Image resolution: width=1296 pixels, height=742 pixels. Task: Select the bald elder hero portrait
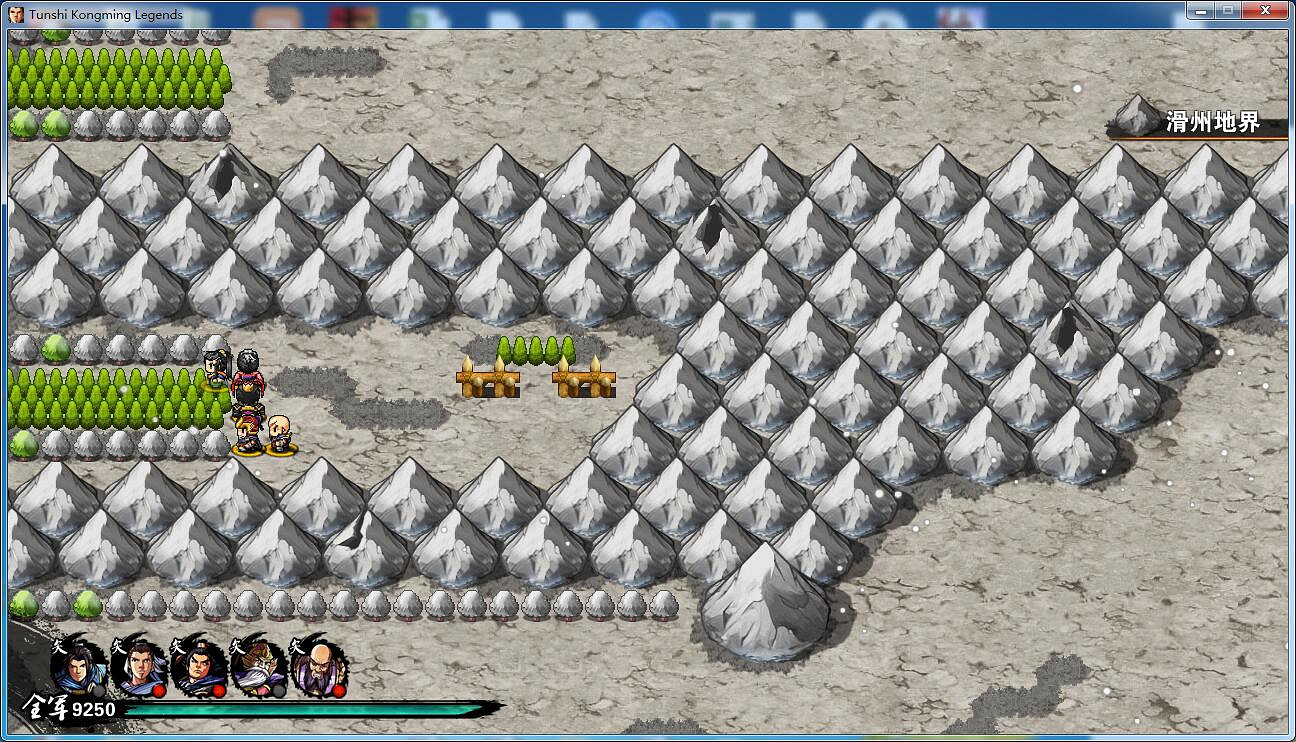pos(319,667)
